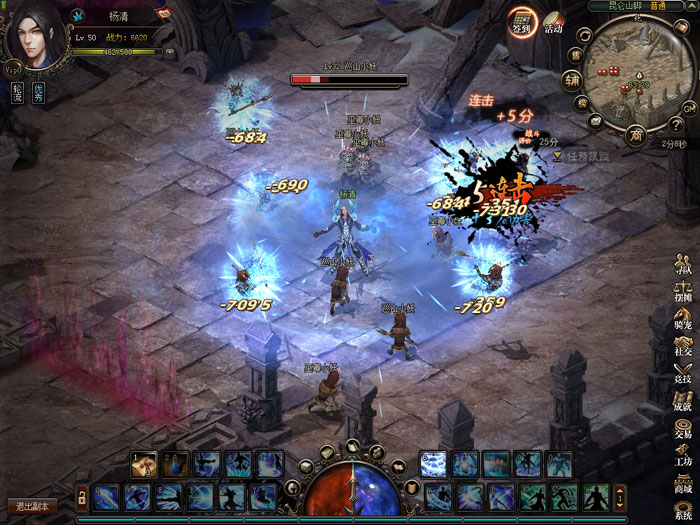Open the 骑宠 mount and pet menu
The width and height of the screenshot is (700, 525).
683,318
